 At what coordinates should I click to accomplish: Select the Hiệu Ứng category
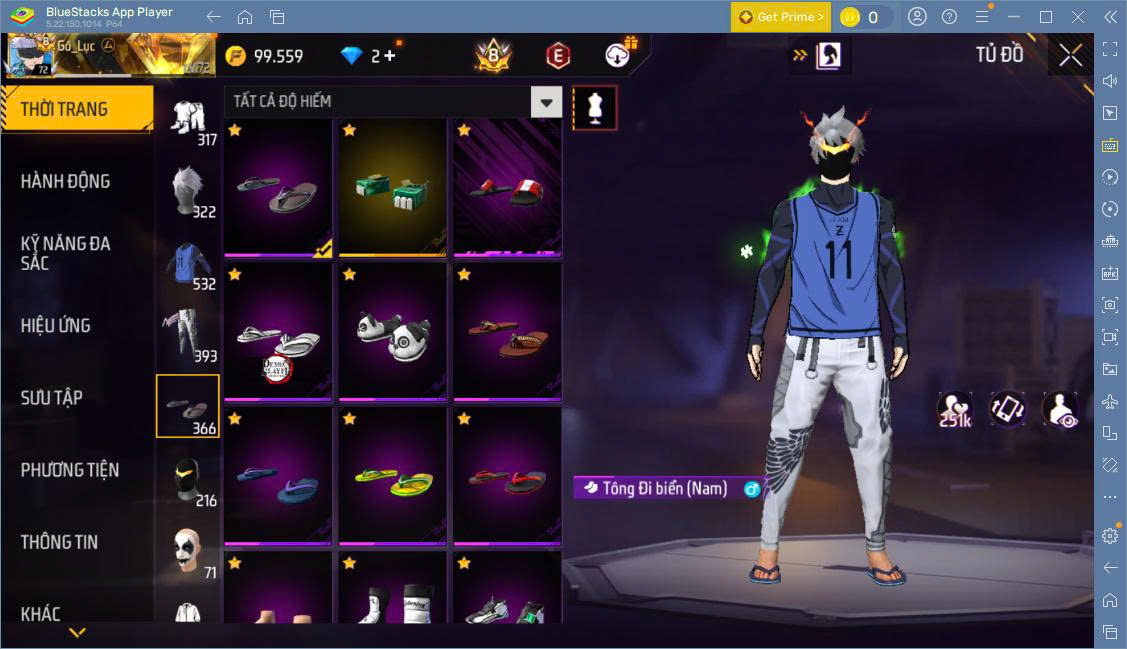[x=56, y=325]
